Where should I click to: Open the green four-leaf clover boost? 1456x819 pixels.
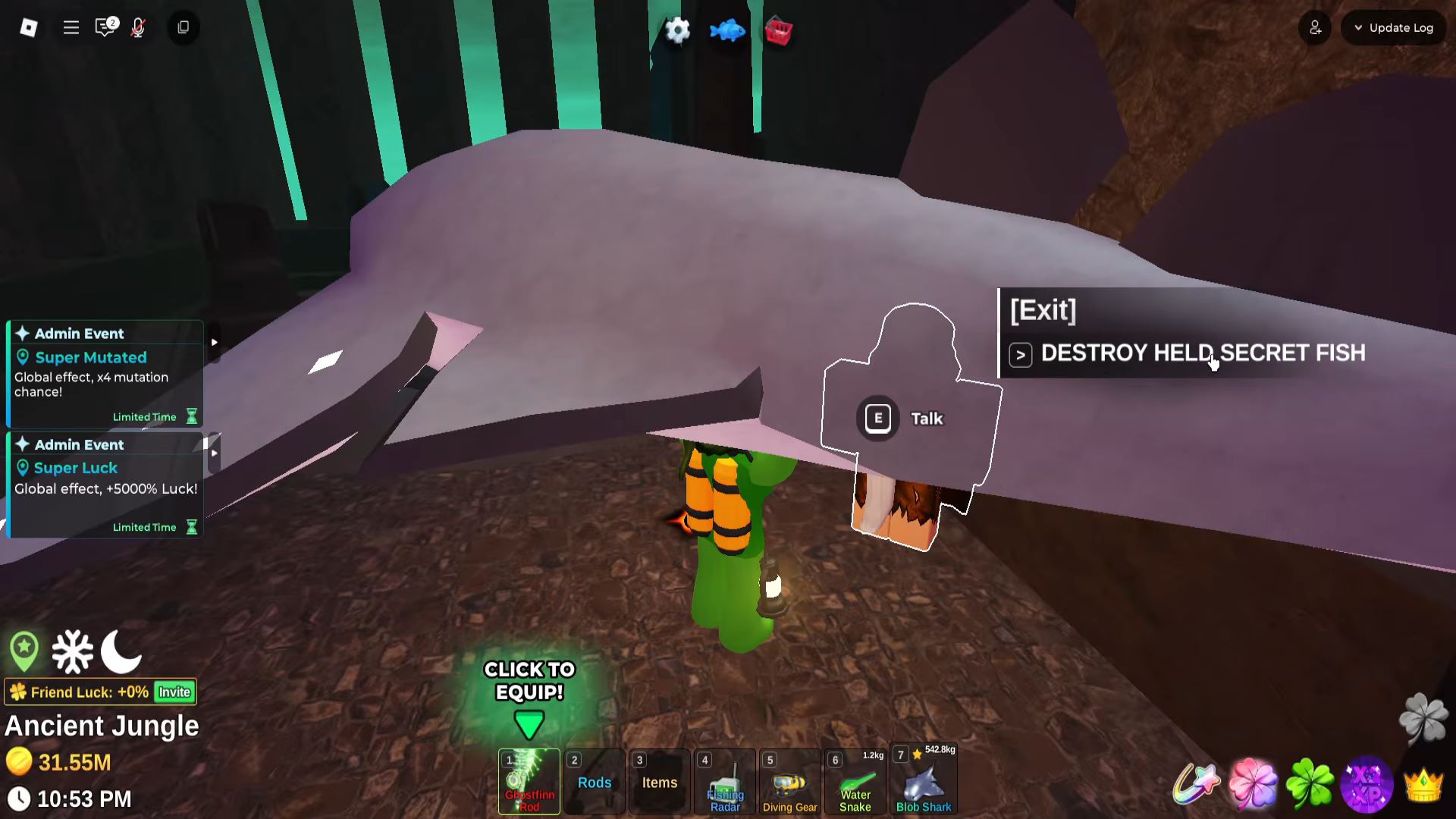coord(1310,783)
